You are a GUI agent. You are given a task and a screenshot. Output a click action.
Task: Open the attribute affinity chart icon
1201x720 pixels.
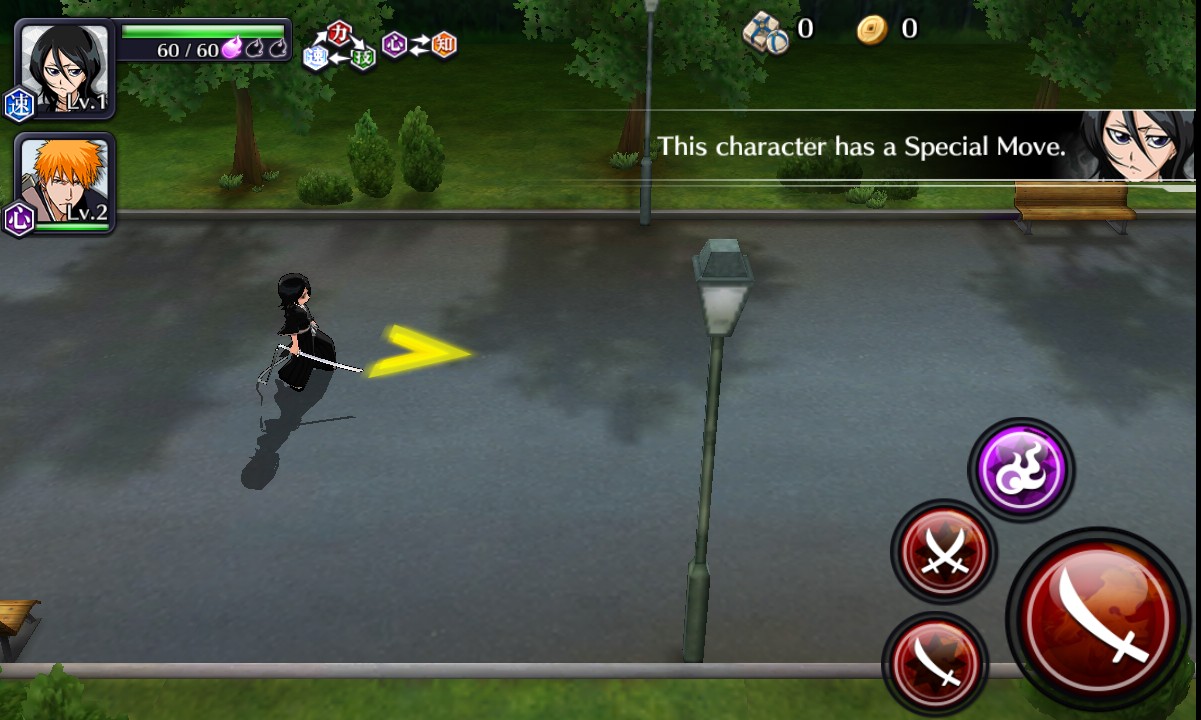pyautogui.click(x=380, y=46)
